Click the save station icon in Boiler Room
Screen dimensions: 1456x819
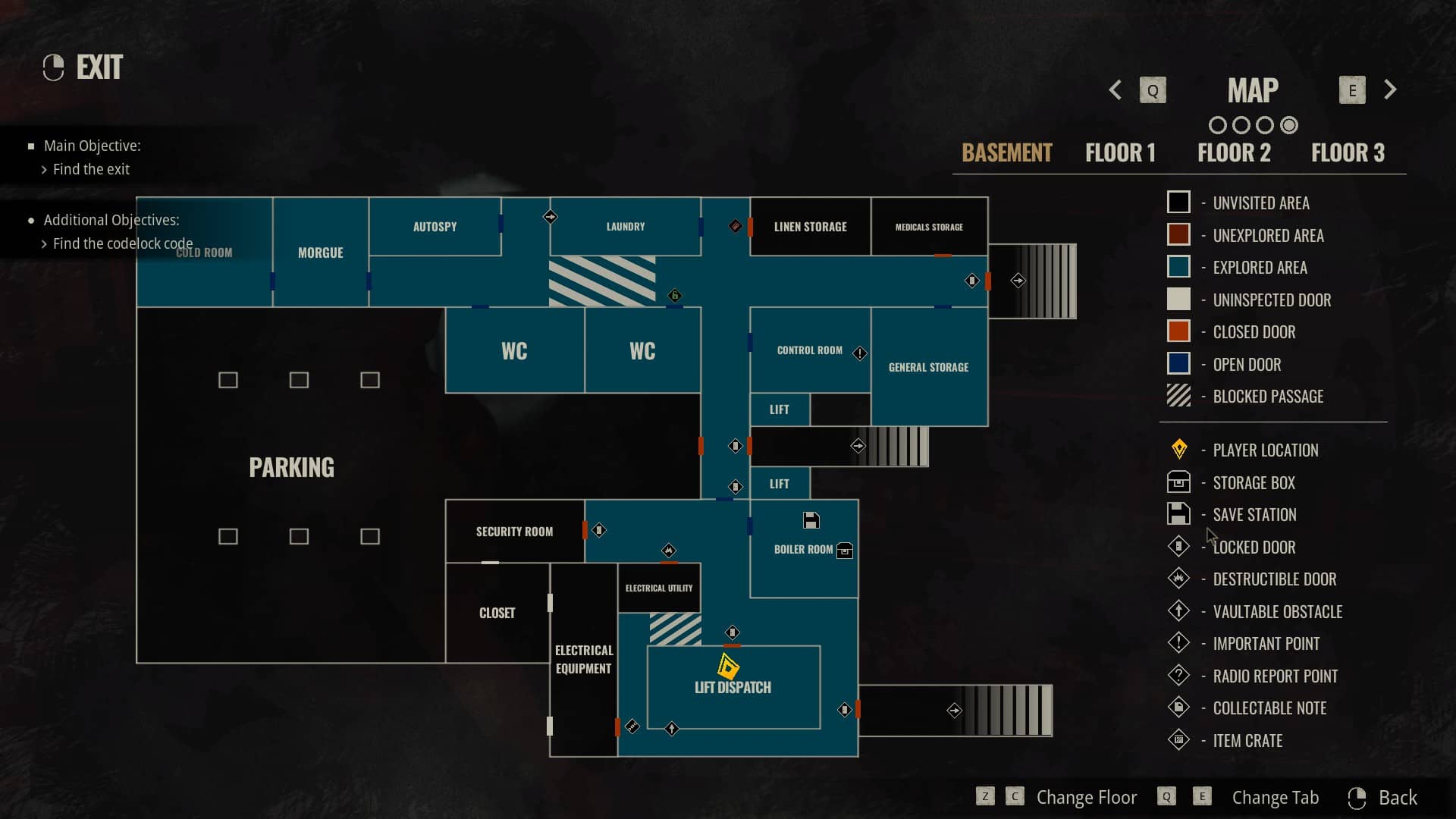click(x=811, y=520)
